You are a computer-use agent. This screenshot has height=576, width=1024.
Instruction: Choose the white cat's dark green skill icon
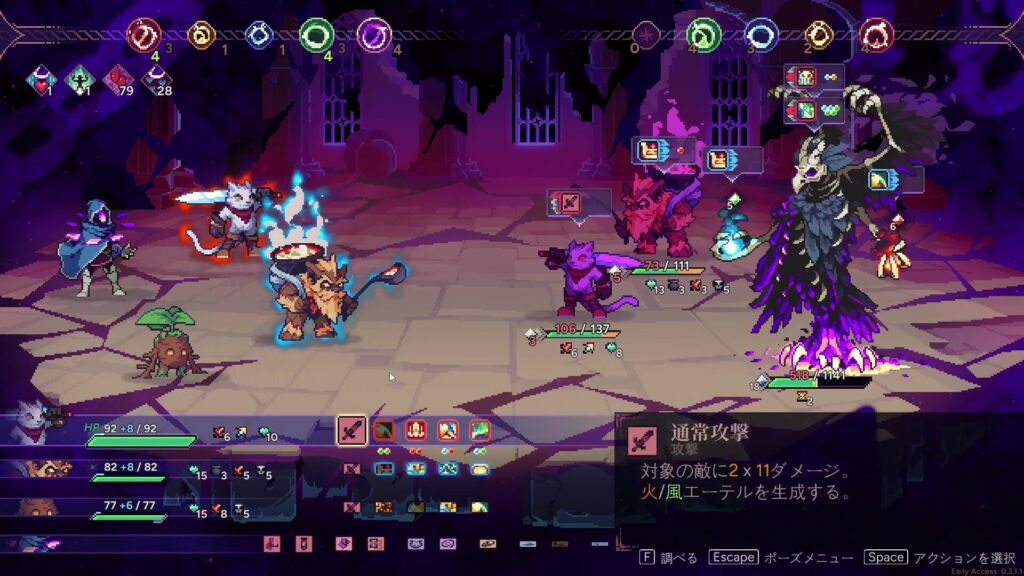[383, 431]
